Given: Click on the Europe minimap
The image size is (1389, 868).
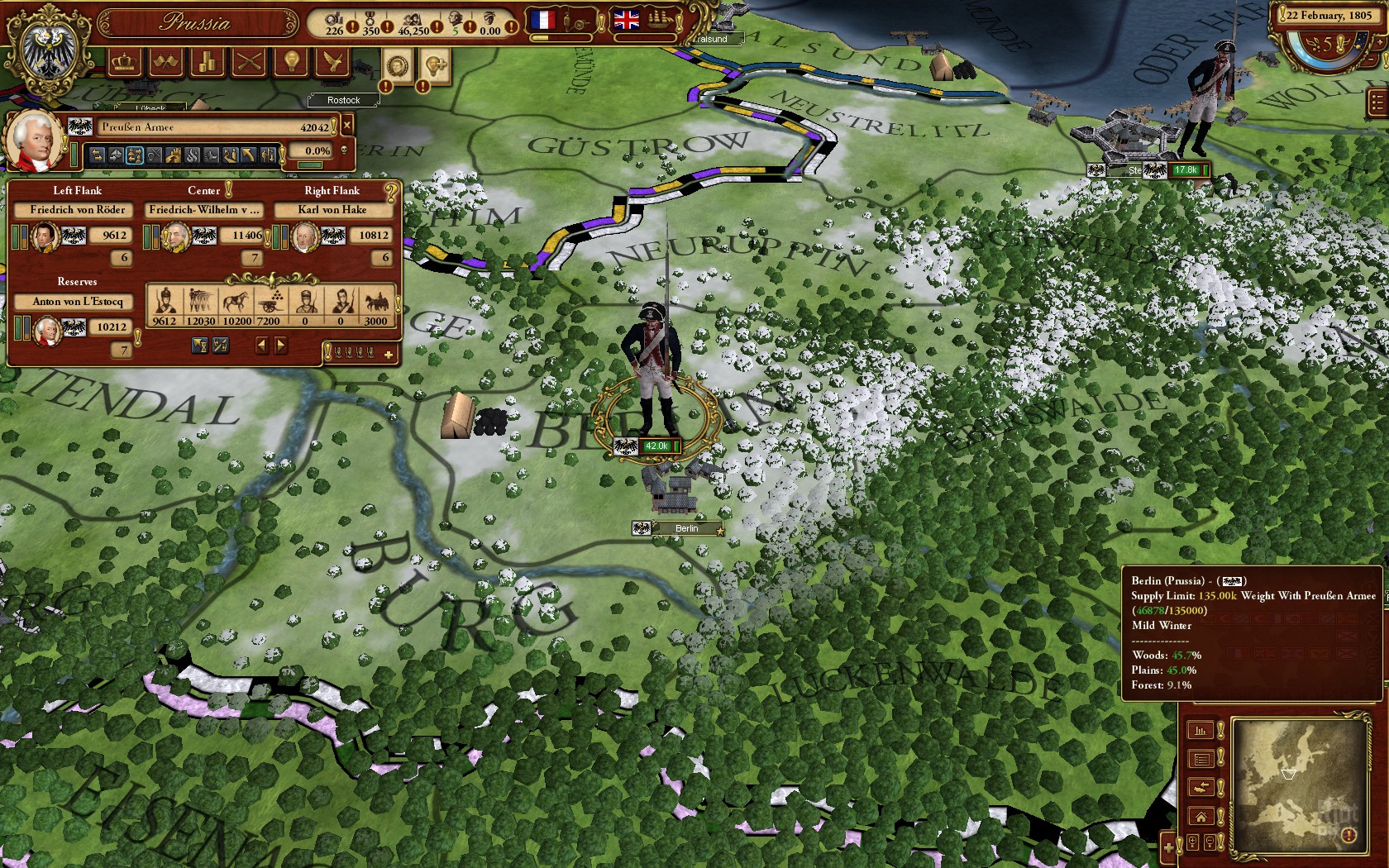Looking at the screenshot, I should (1296, 784).
